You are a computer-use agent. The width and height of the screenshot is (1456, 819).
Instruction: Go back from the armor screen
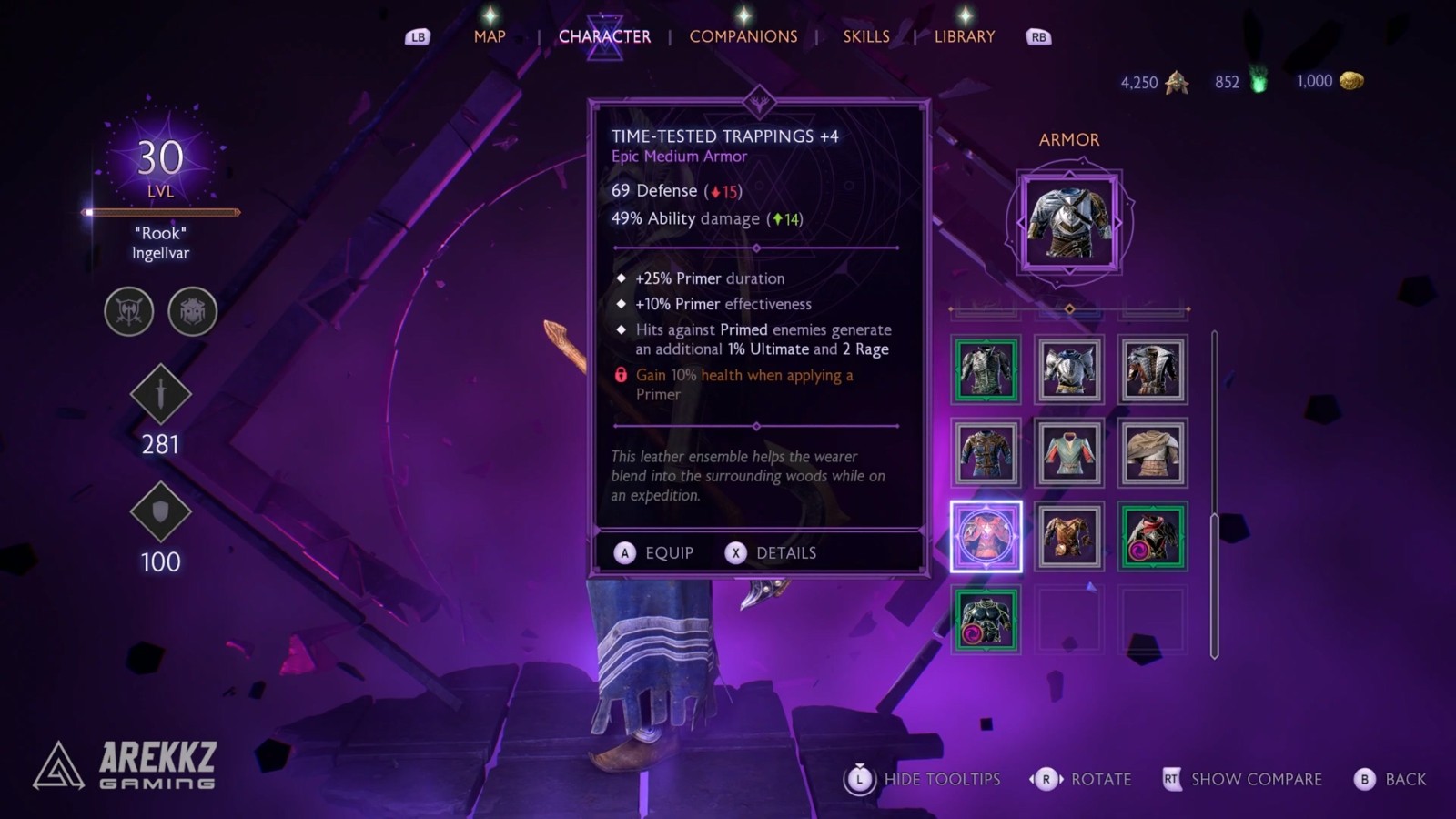point(1390,779)
